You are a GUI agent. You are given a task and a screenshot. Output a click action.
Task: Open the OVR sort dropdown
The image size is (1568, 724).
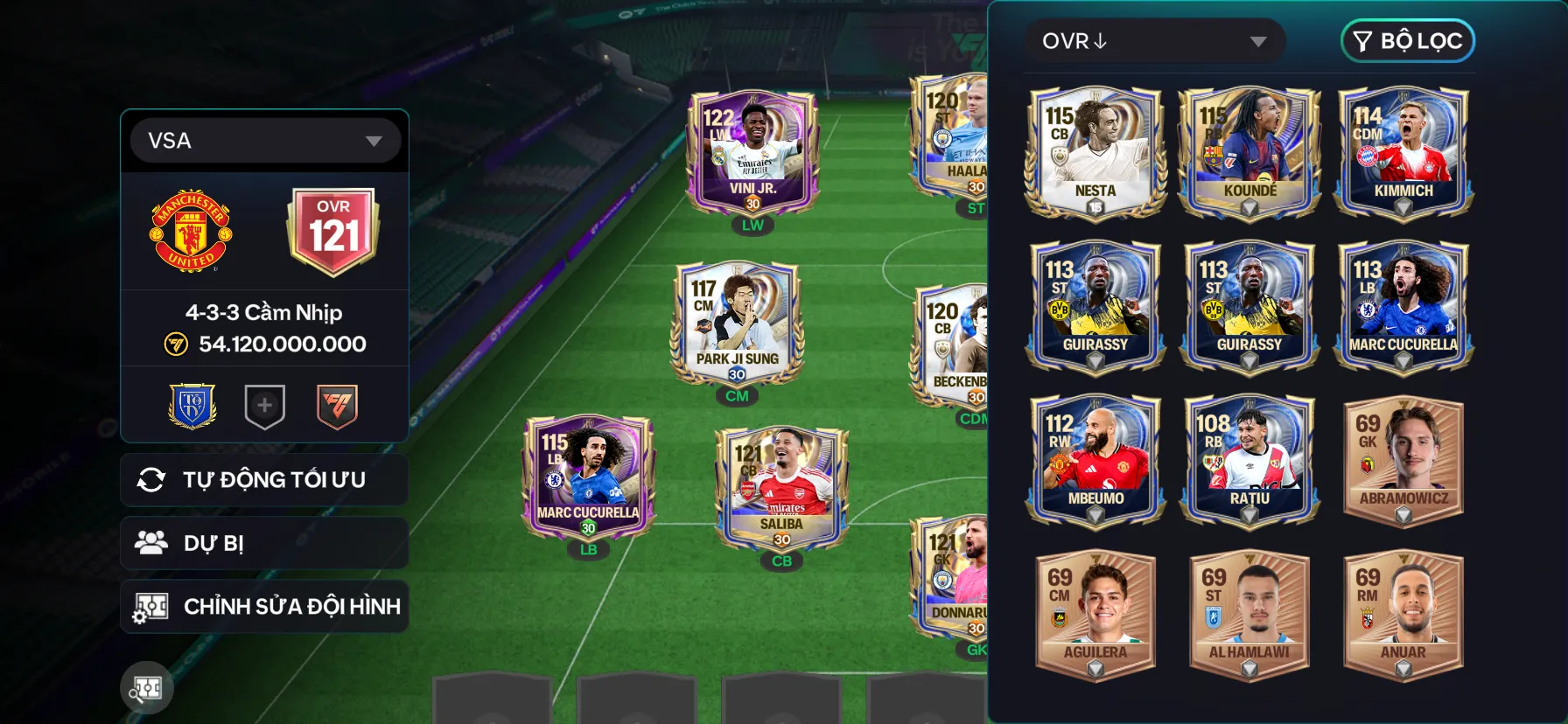tap(1154, 41)
